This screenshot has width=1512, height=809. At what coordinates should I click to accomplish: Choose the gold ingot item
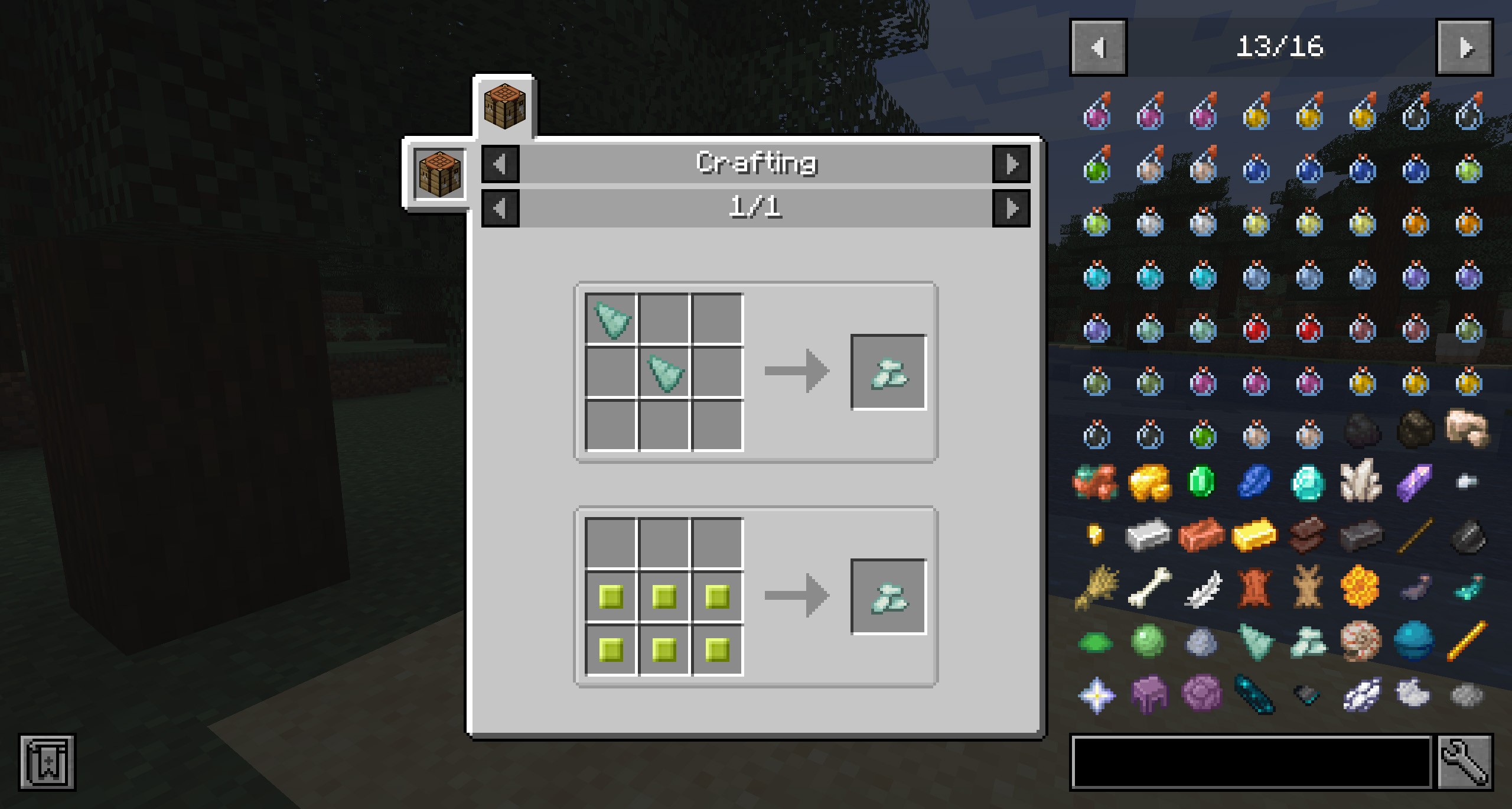[x=1255, y=535]
